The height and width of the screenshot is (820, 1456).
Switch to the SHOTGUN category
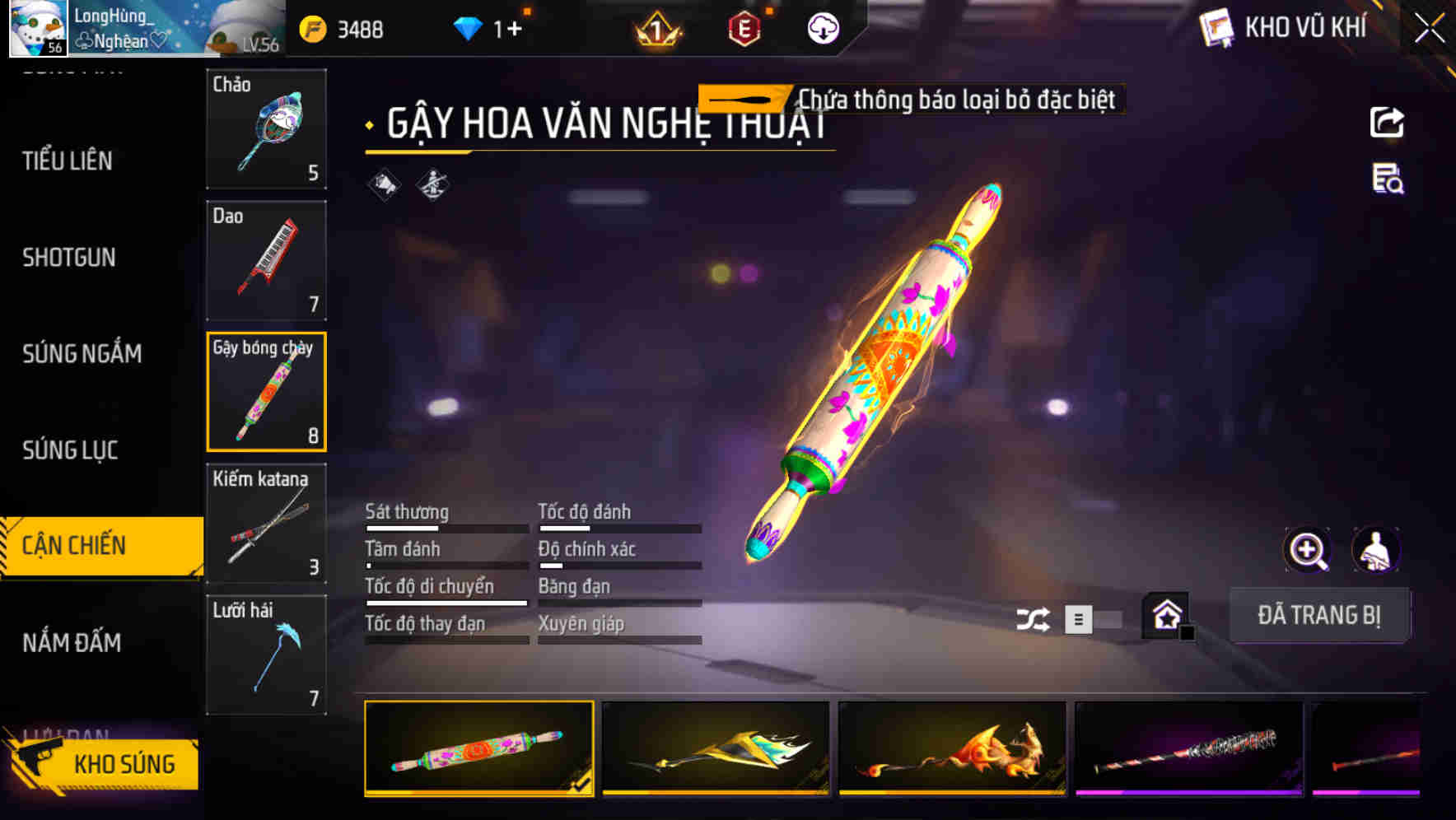pos(69,258)
